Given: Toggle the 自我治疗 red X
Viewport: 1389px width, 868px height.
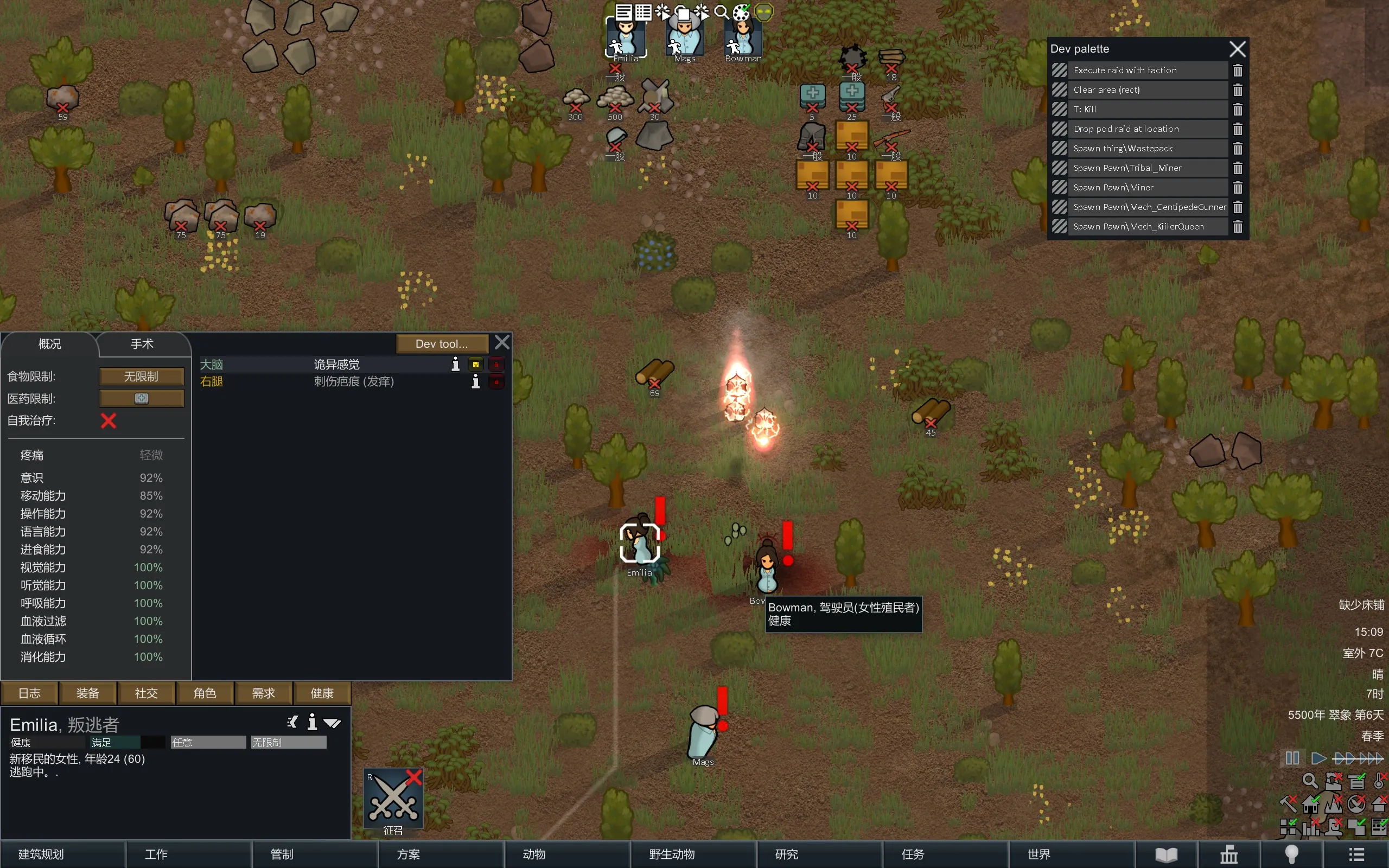Looking at the screenshot, I should (109, 421).
